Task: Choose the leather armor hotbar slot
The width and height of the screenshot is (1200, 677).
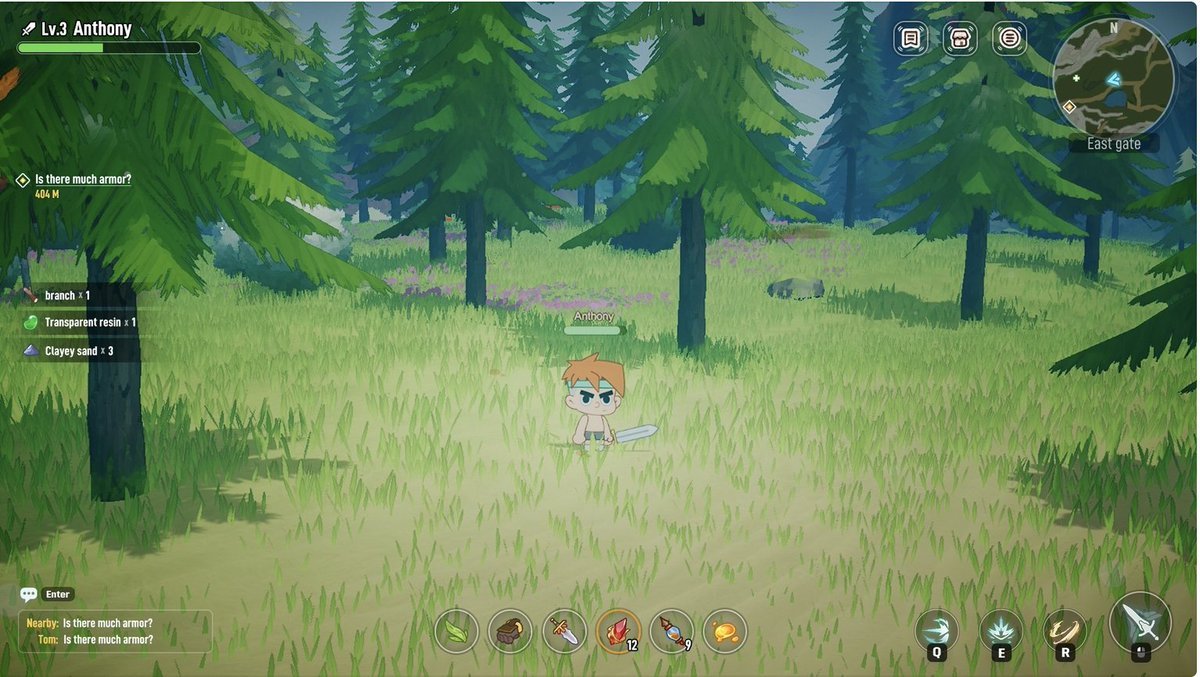Action: [x=510, y=632]
